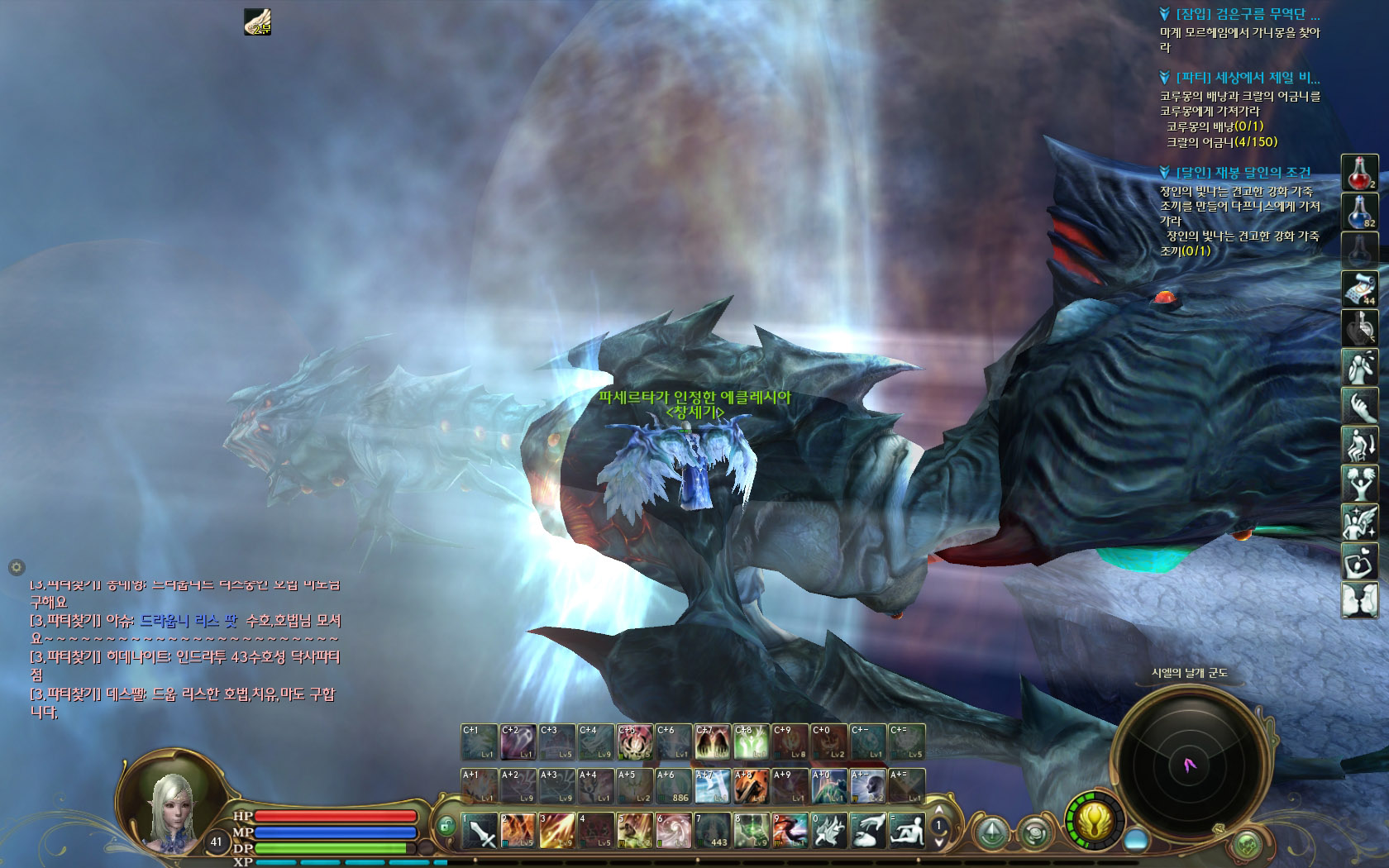Switch hotbar page with the up arrow
1389x868 pixels.
(938, 809)
